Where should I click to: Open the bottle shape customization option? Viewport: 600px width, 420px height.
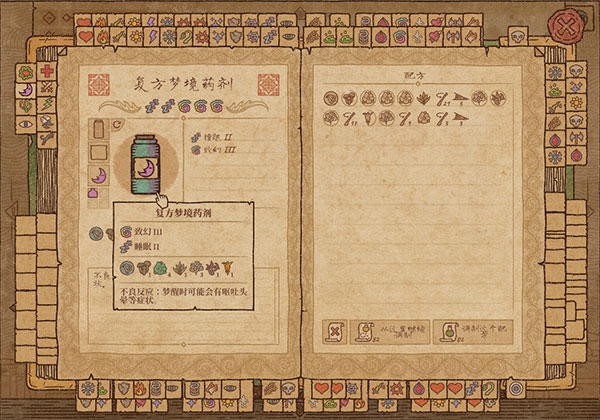(99, 130)
